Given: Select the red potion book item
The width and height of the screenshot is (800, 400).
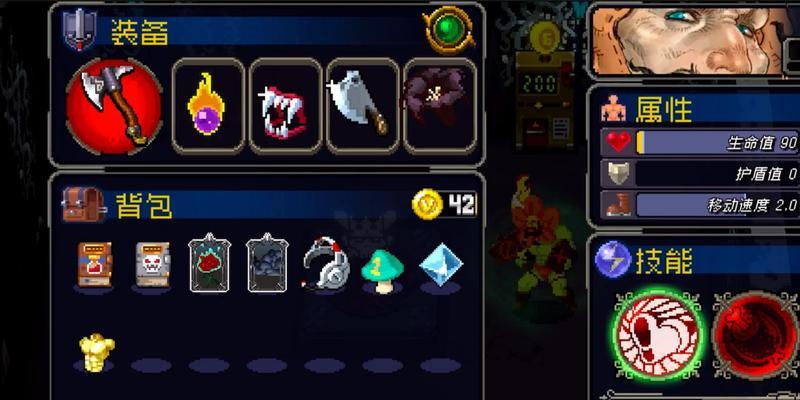Looking at the screenshot, I should (x=96, y=264).
